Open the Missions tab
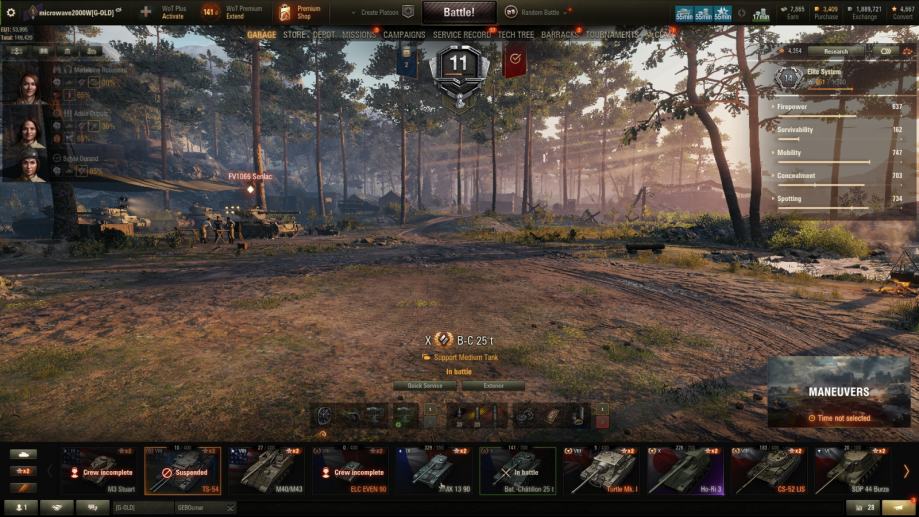The image size is (919, 517). tap(359, 34)
